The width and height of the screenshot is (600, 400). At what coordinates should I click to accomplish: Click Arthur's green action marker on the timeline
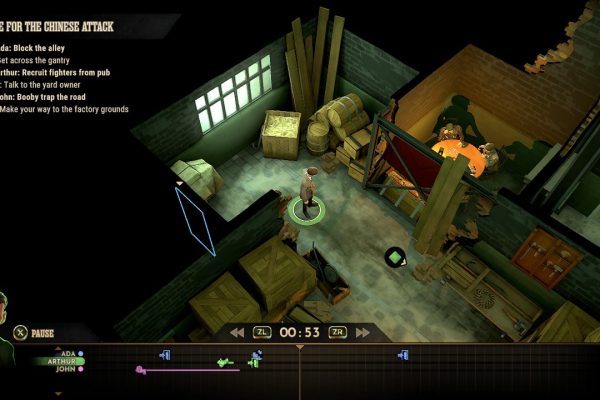click(x=225, y=361)
